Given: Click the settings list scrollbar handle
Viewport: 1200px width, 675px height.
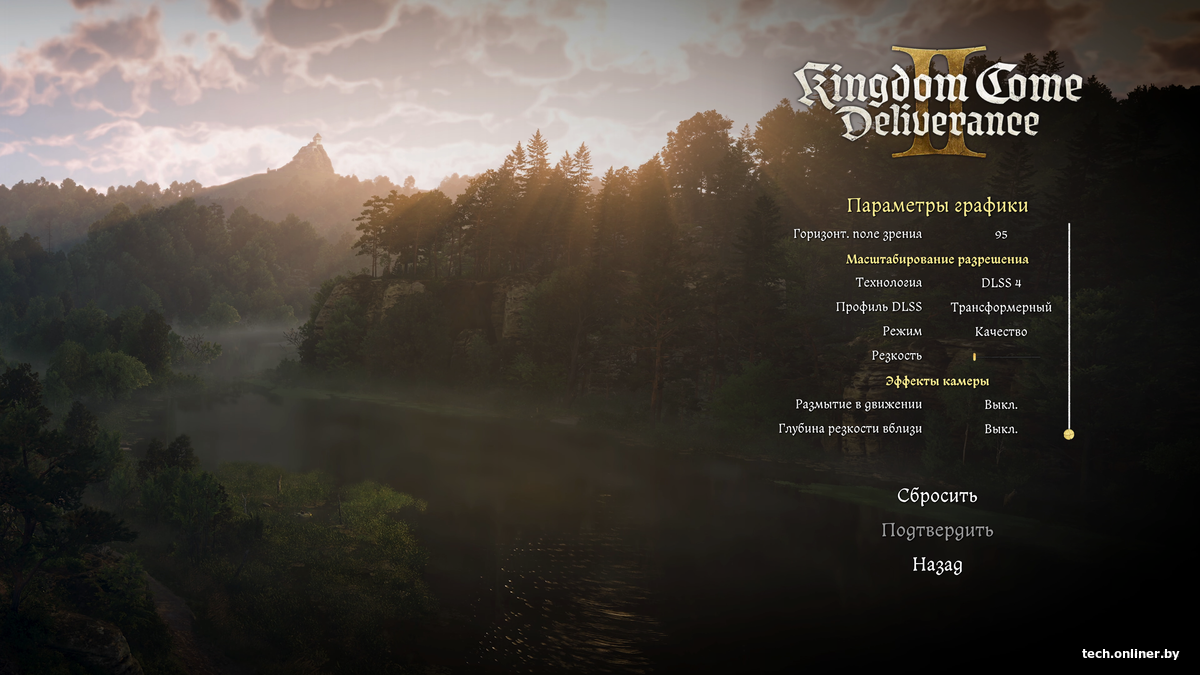Looking at the screenshot, I should pyautogui.click(x=1069, y=434).
